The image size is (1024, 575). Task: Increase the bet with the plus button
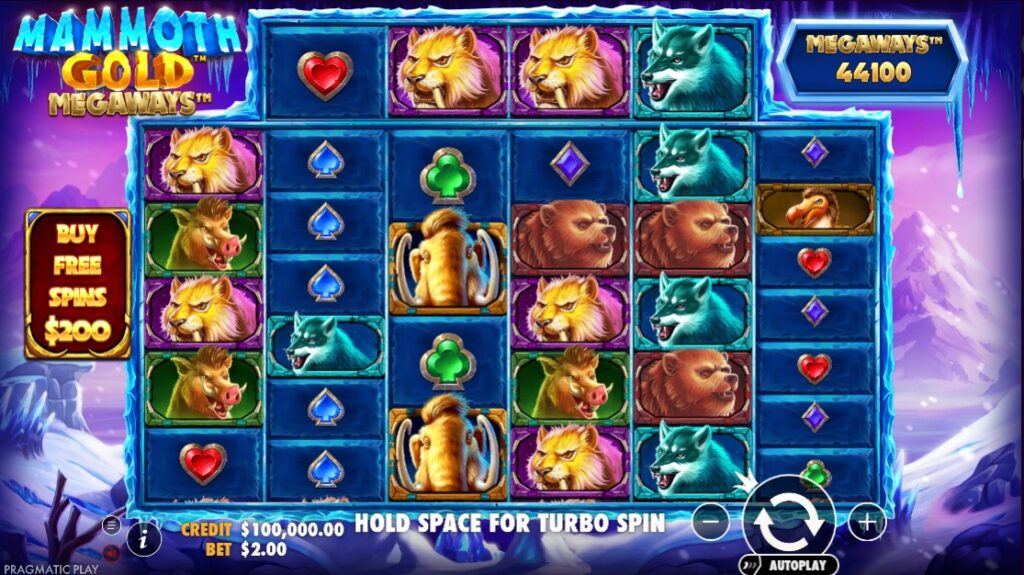pos(867,522)
